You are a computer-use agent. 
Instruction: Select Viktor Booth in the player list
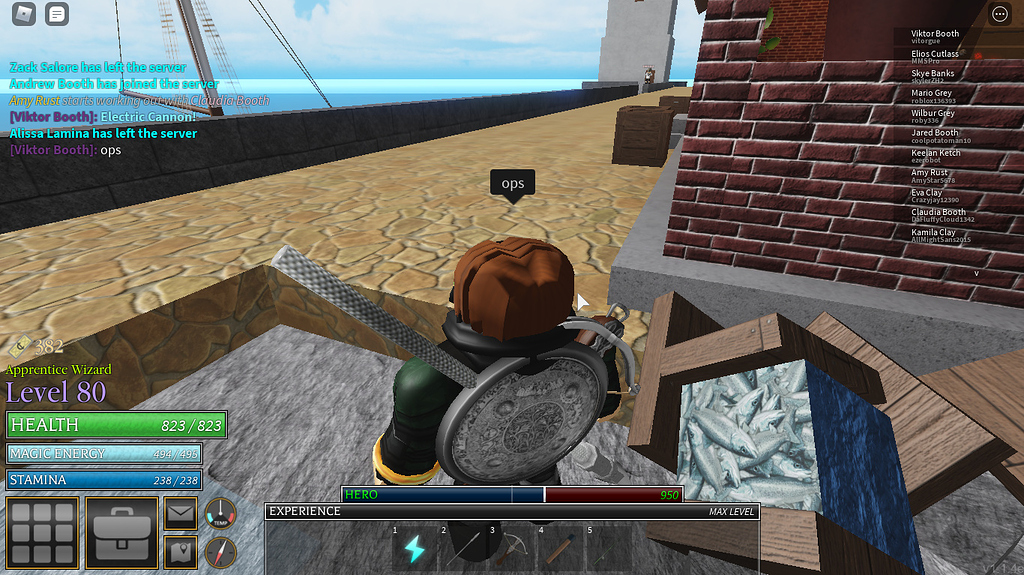[x=935, y=37]
